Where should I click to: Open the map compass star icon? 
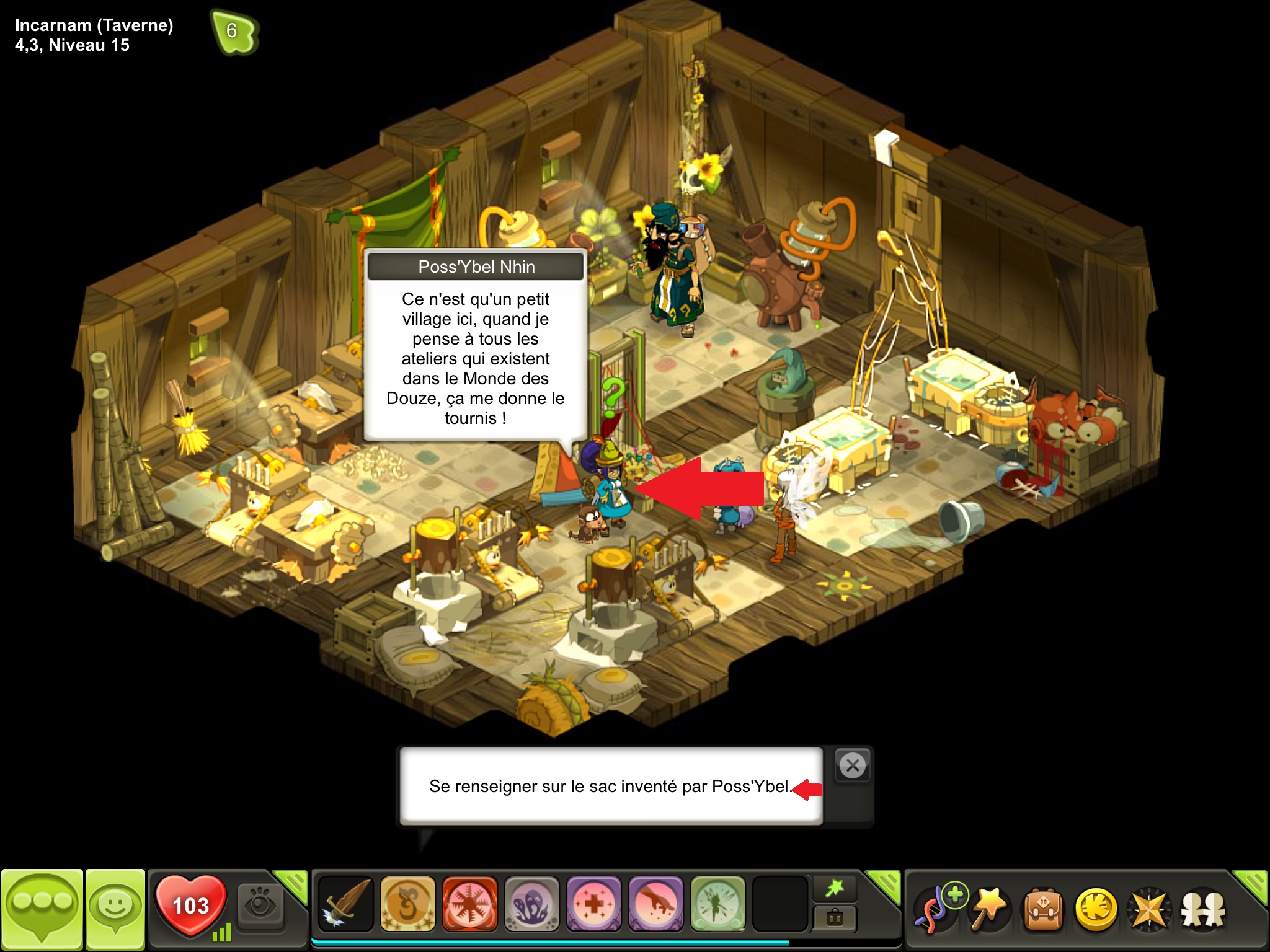(1149, 910)
